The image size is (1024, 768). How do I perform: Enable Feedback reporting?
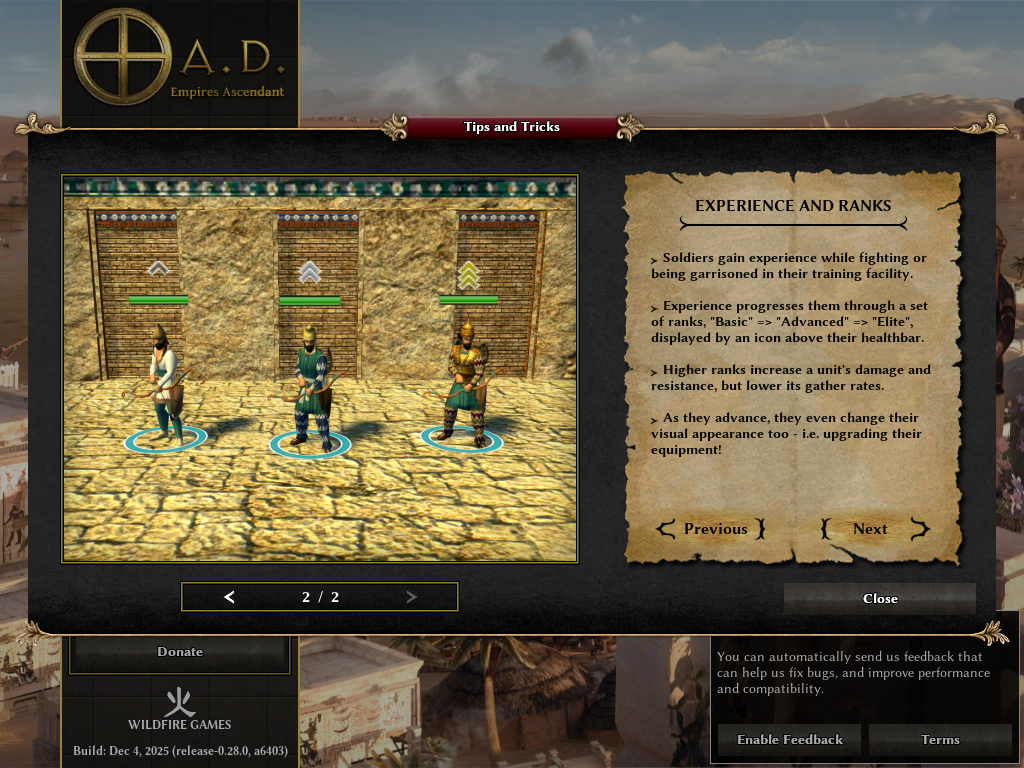click(x=789, y=740)
